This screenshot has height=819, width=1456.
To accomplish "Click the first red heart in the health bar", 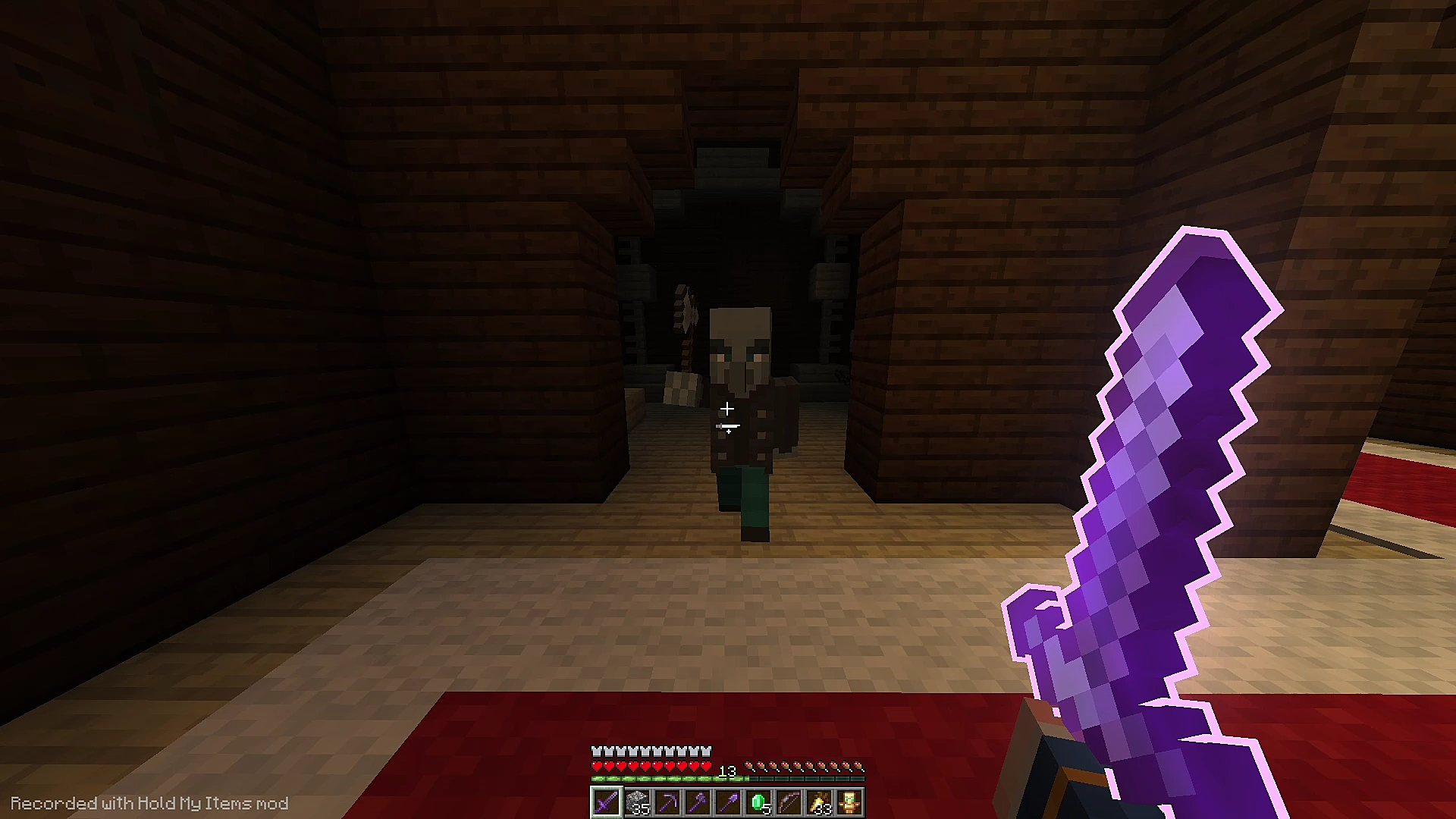I will point(598,766).
